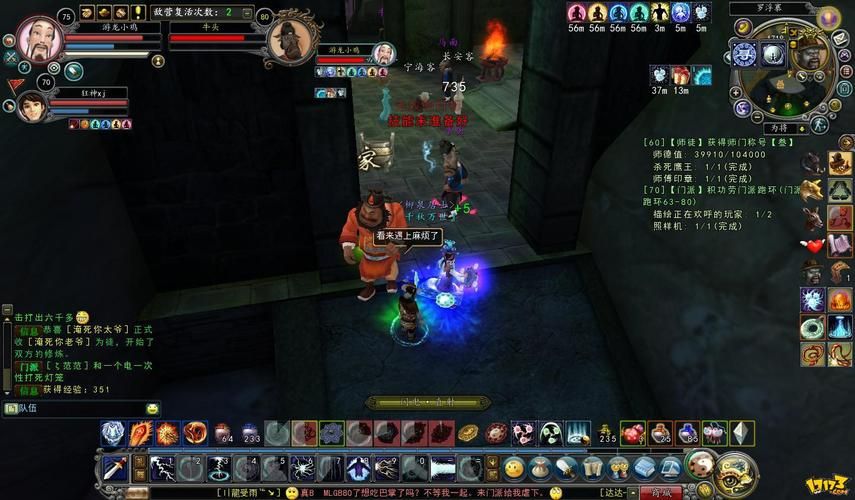This screenshot has width=855, height=500.
Task: Activate the flaming fist skill icon
Action: click(x=140, y=433)
